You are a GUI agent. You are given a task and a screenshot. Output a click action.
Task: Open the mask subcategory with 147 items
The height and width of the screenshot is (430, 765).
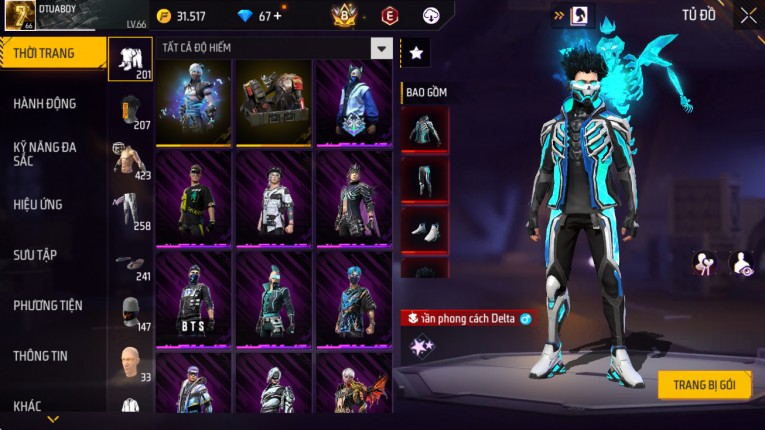(130, 312)
